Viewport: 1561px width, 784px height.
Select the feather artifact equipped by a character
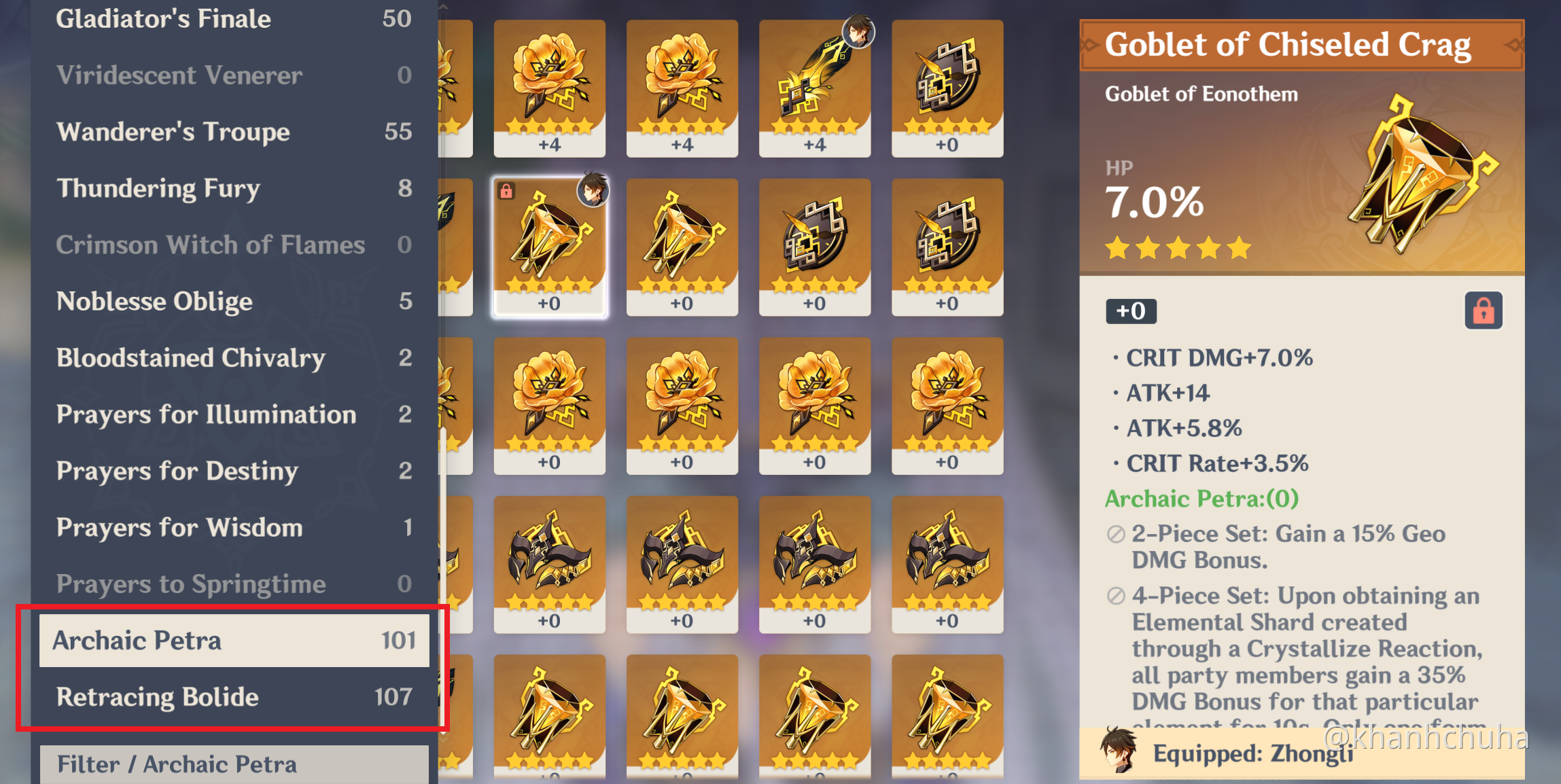(x=814, y=88)
